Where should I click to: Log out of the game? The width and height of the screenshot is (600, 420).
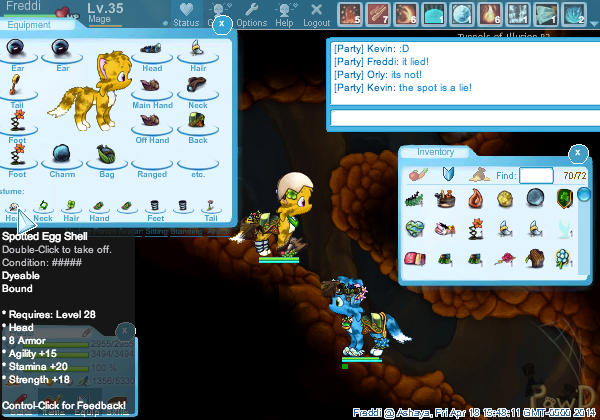316,14
